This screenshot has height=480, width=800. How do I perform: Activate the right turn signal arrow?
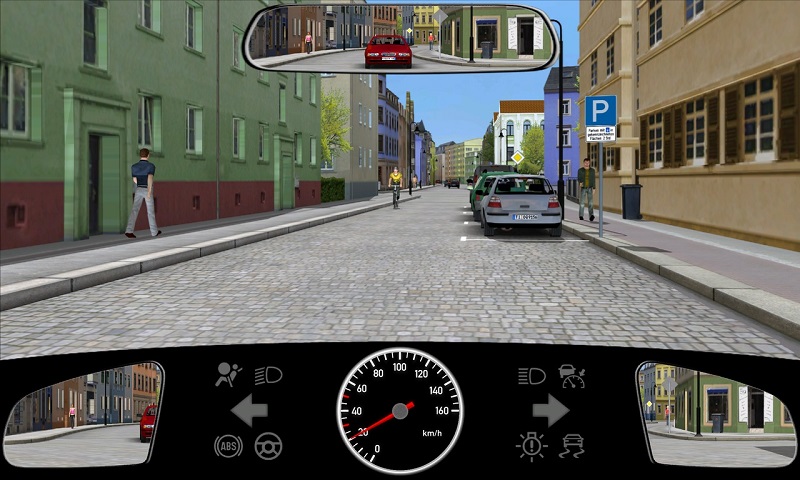(x=551, y=410)
